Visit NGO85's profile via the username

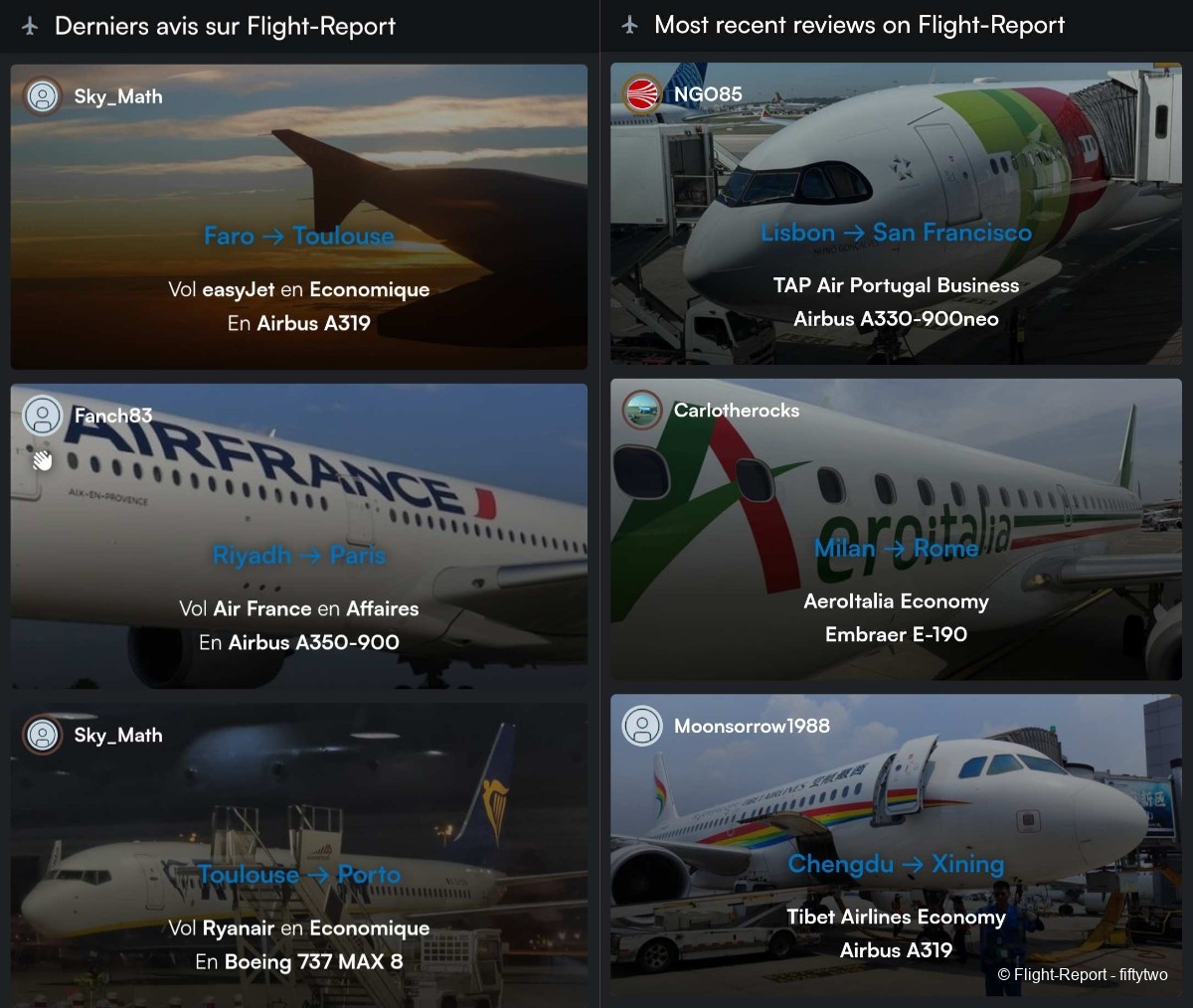(708, 94)
